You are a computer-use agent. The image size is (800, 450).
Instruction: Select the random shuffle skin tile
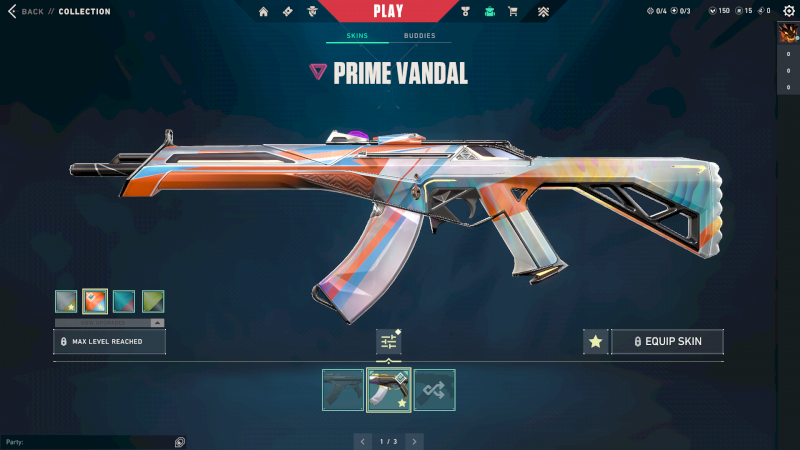tap(435, 390)
